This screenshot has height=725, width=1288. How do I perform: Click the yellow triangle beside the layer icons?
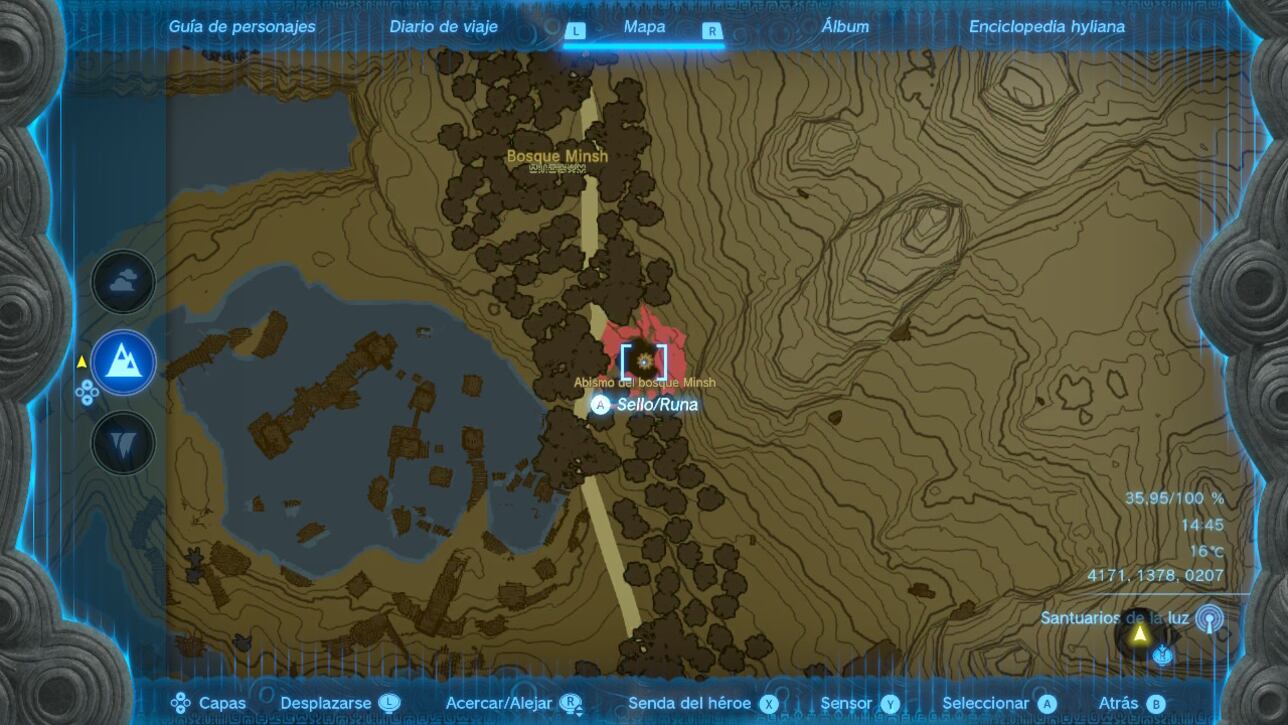[x=81, y=361]
